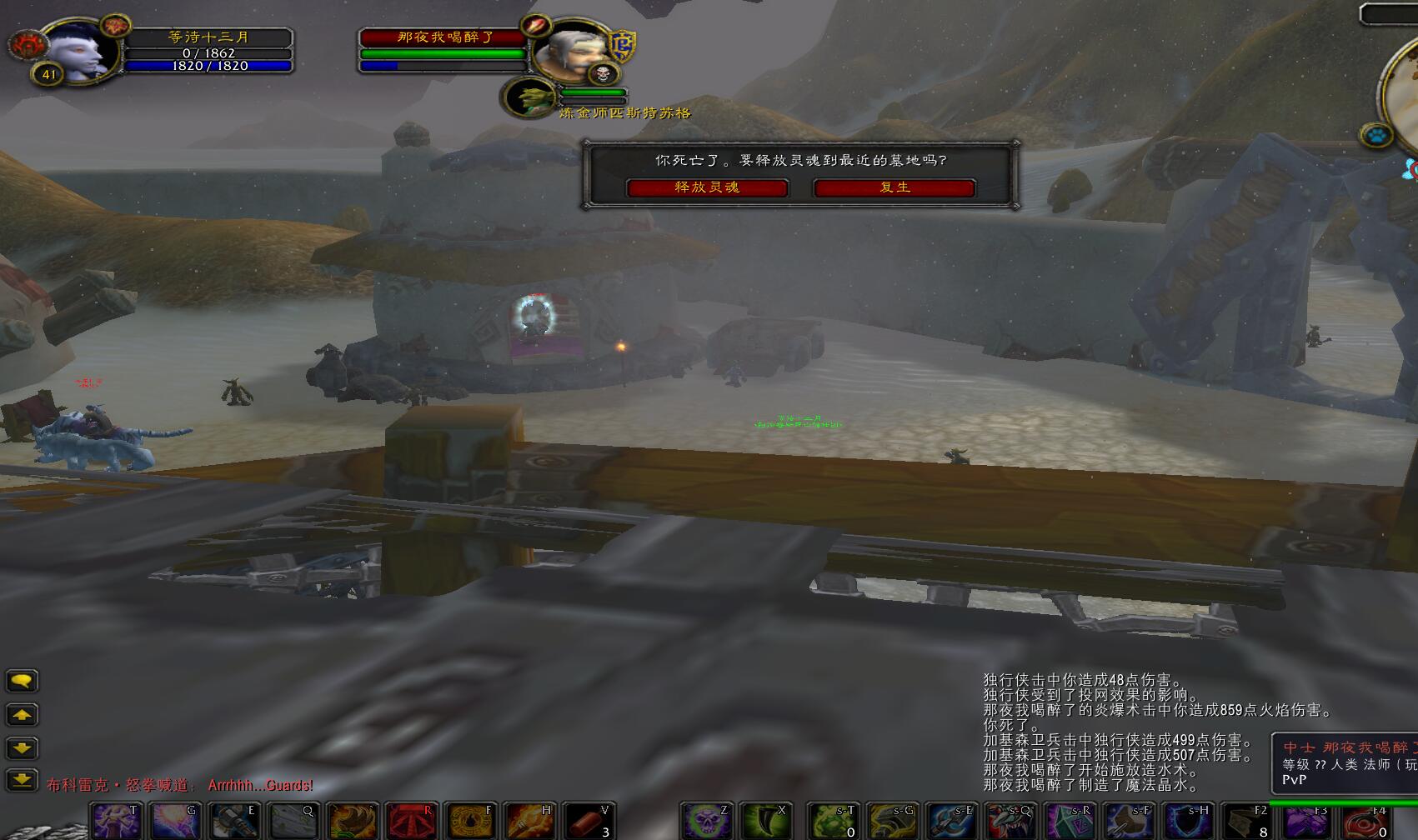Select the player portrait 等诗十三月

point(78,52)
